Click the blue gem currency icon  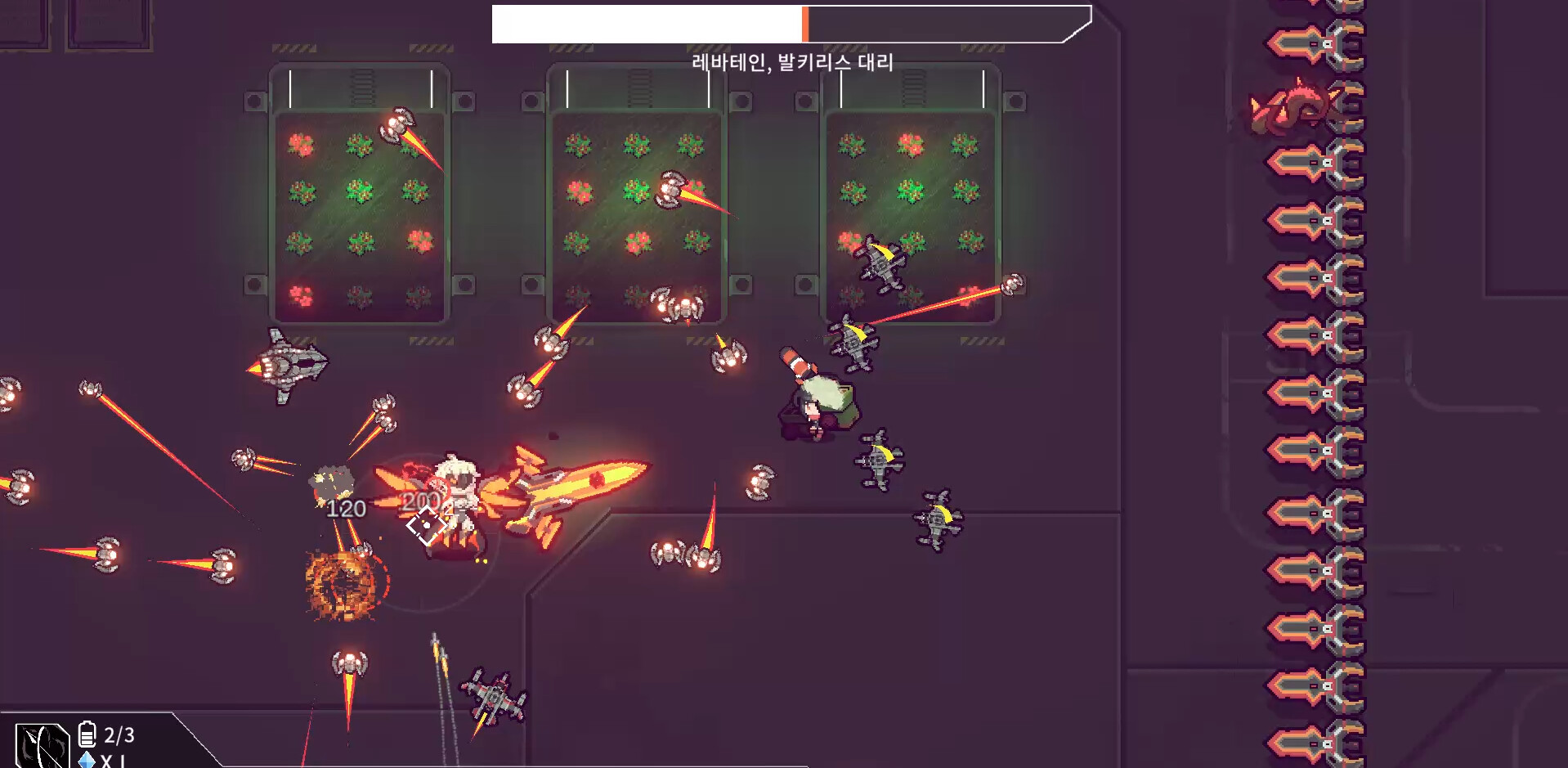85,760
